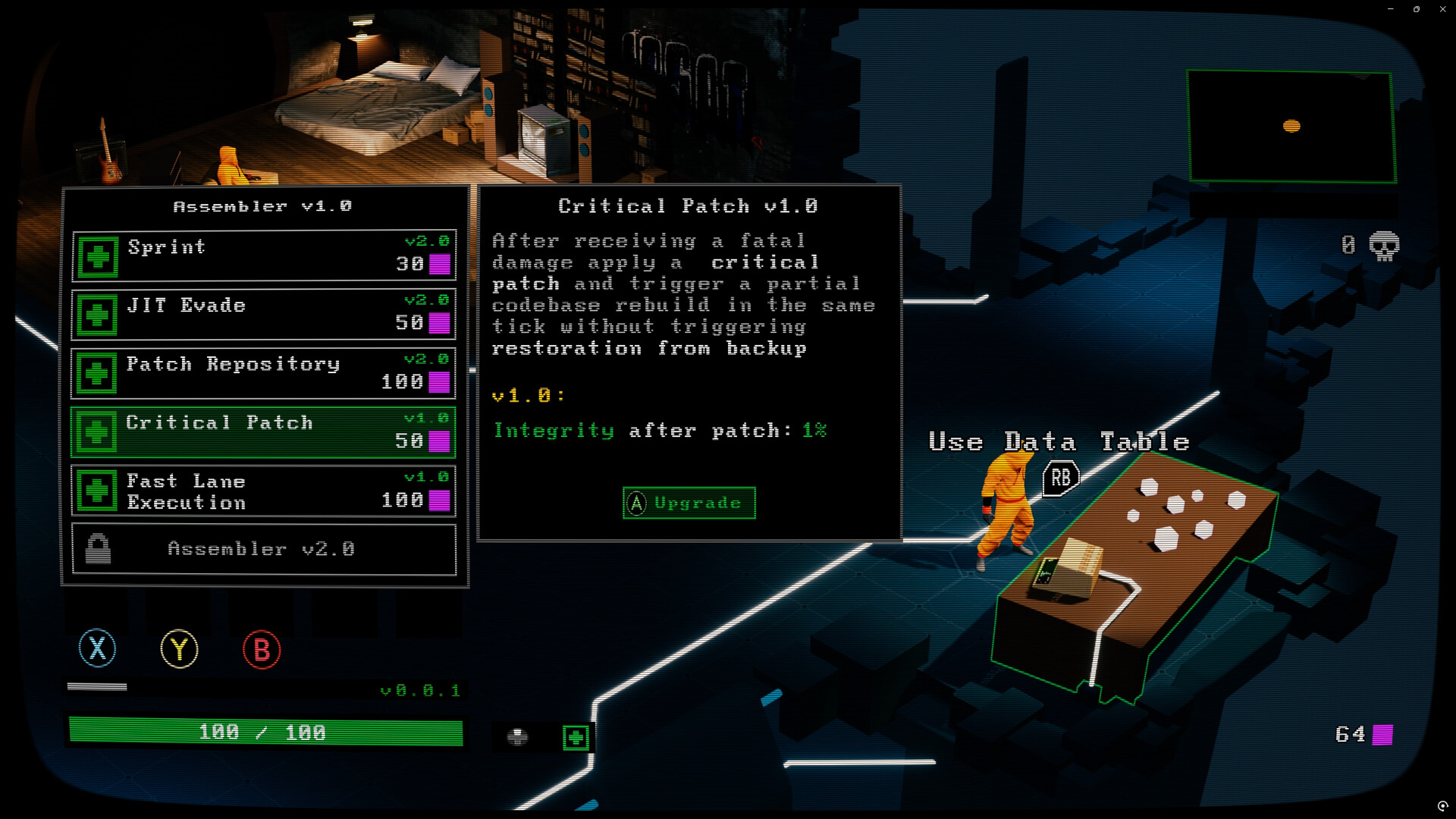1456x819 pixels.
Task: Click the minimap panel
Action: [x=1291, y=127]
